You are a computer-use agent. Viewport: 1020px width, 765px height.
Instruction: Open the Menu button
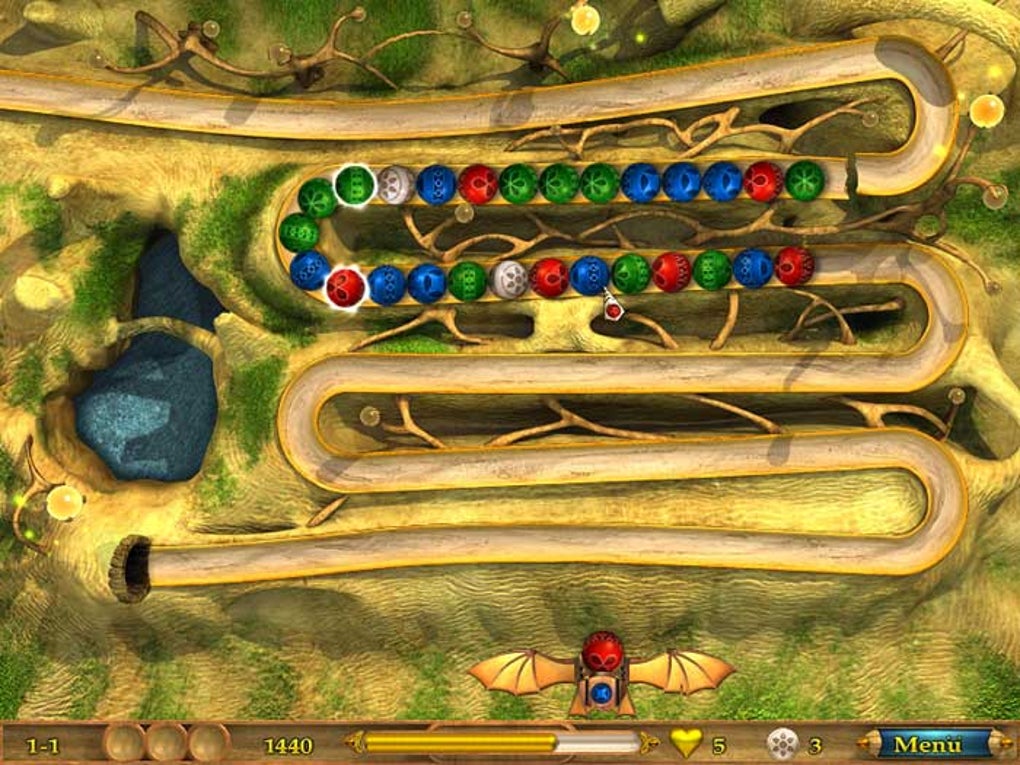[x=927, y=744]
